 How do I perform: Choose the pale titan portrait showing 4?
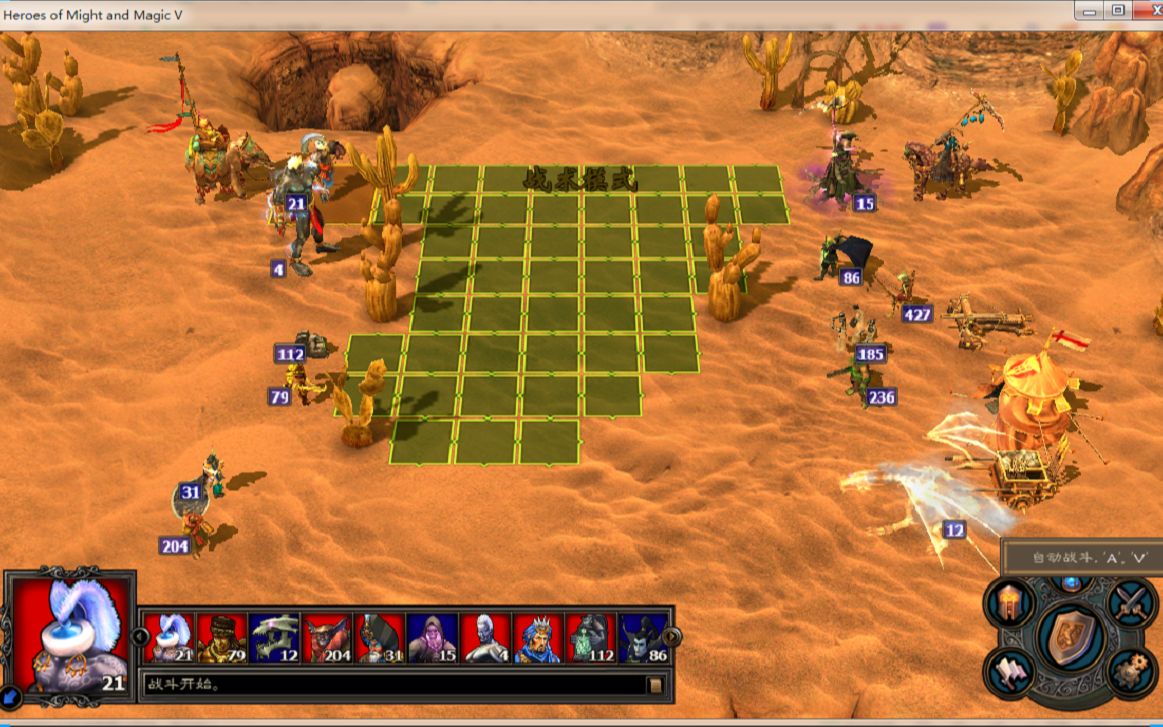click(x=485, y=637)
